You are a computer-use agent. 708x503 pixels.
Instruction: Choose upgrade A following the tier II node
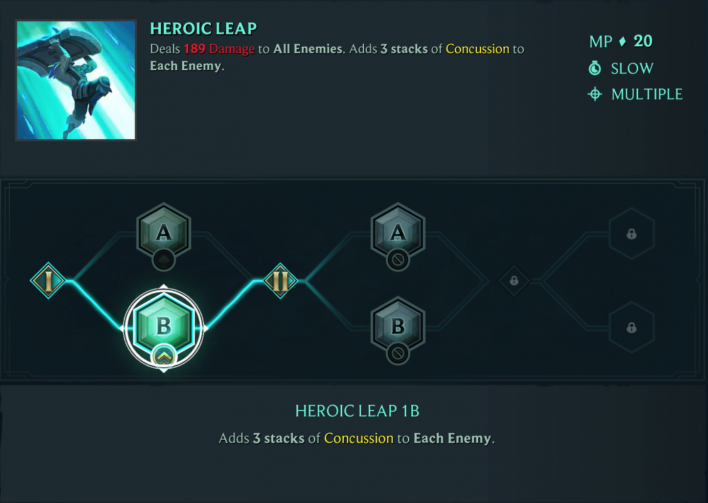point(398,235)
